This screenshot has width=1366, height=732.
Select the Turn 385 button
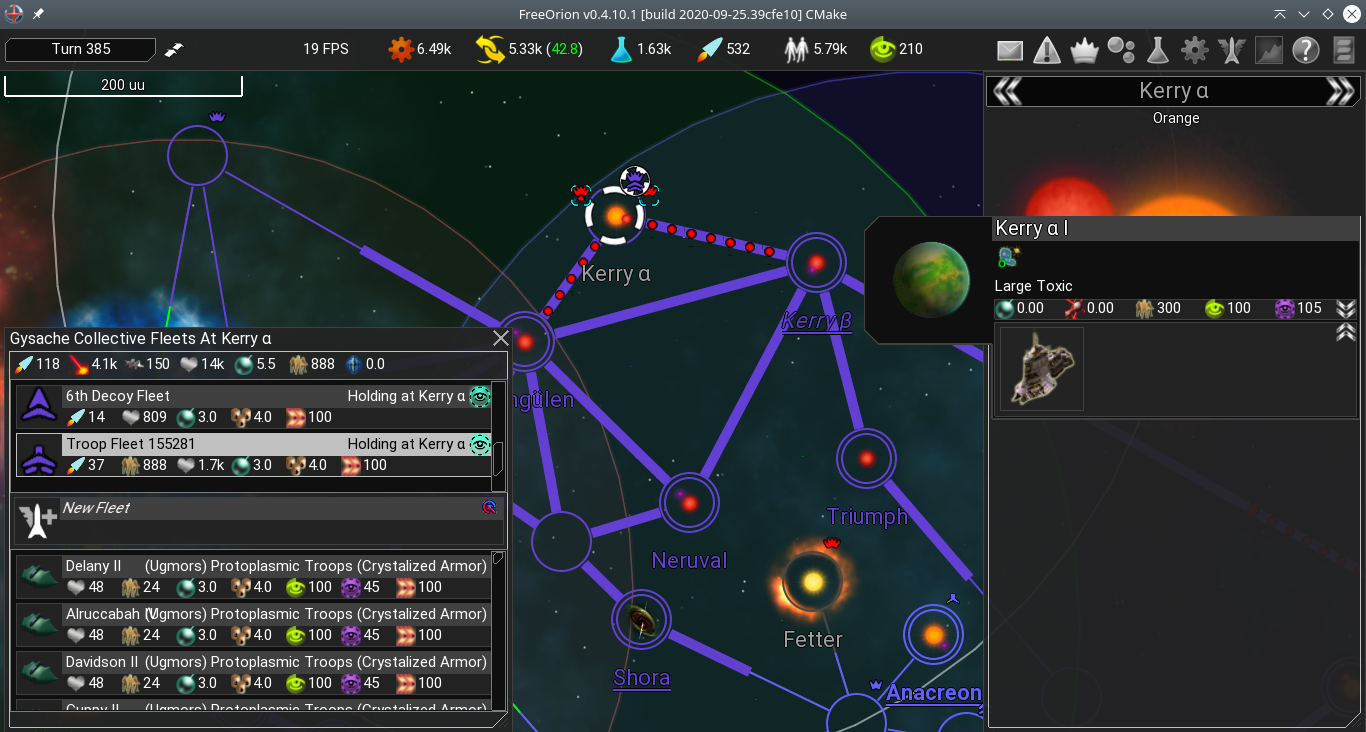80,48
